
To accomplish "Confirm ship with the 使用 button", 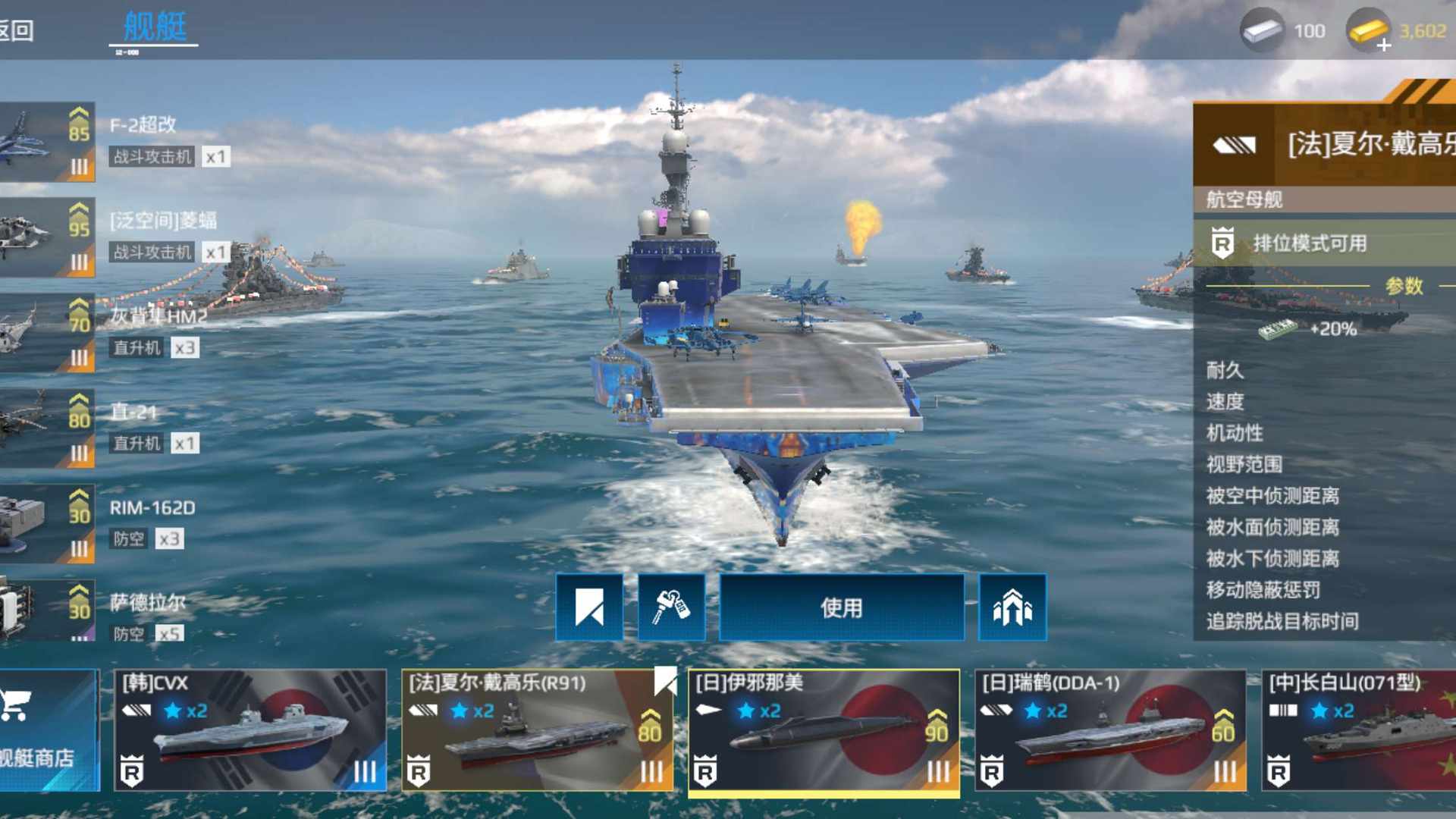I will [x=841, y=607].
